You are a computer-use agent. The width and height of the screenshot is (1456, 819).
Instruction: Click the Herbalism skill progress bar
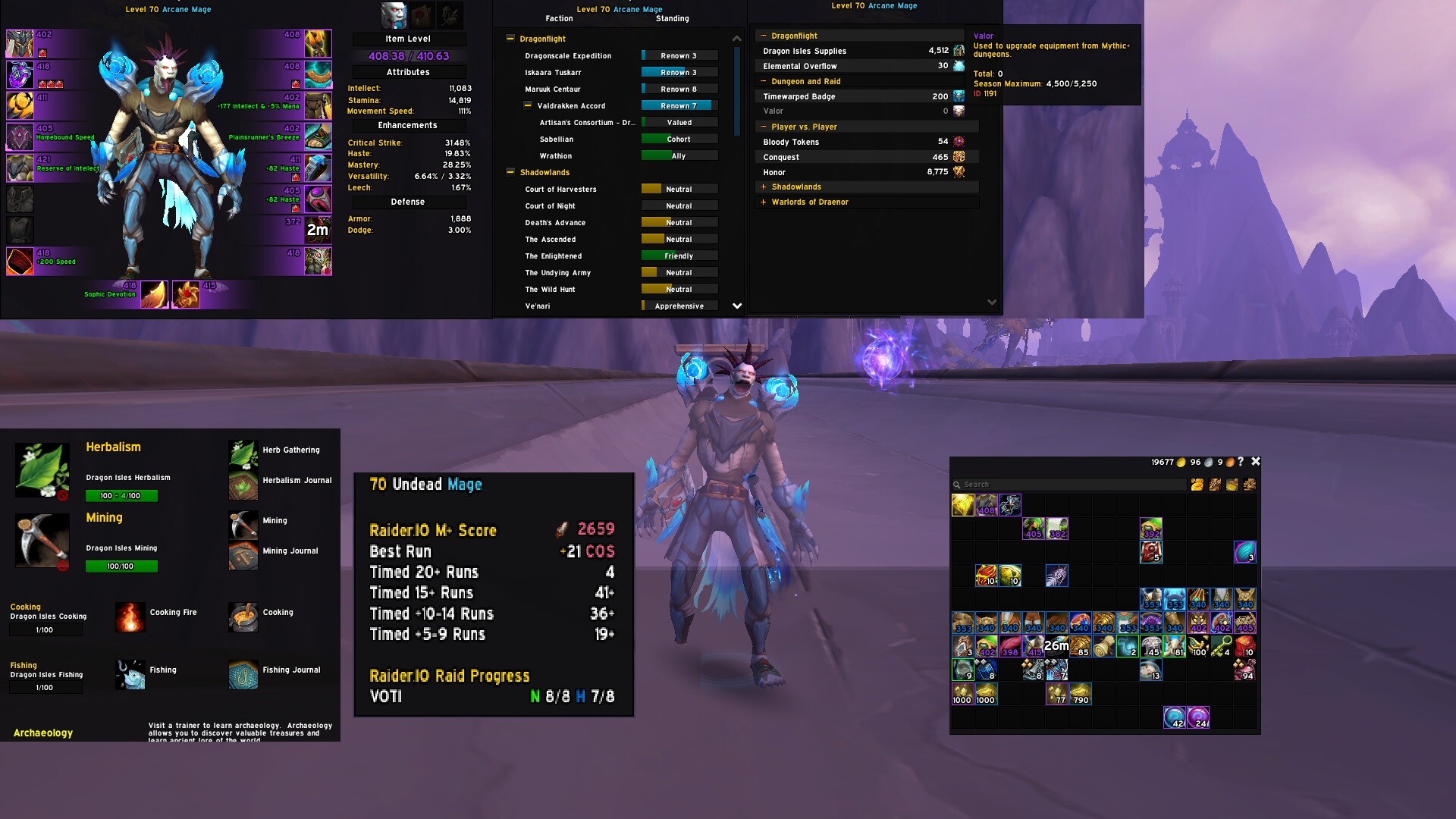point(121,495)
